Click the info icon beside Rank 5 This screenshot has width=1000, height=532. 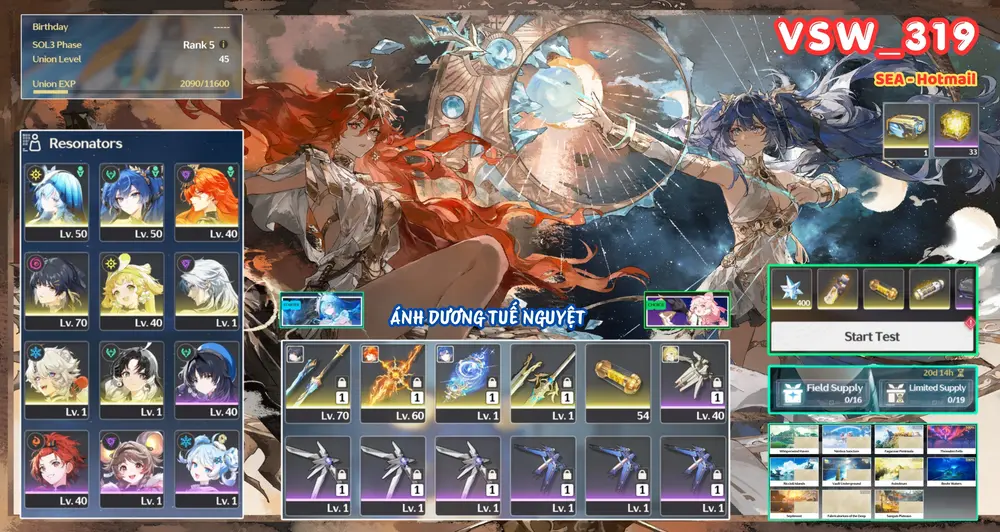224,44
